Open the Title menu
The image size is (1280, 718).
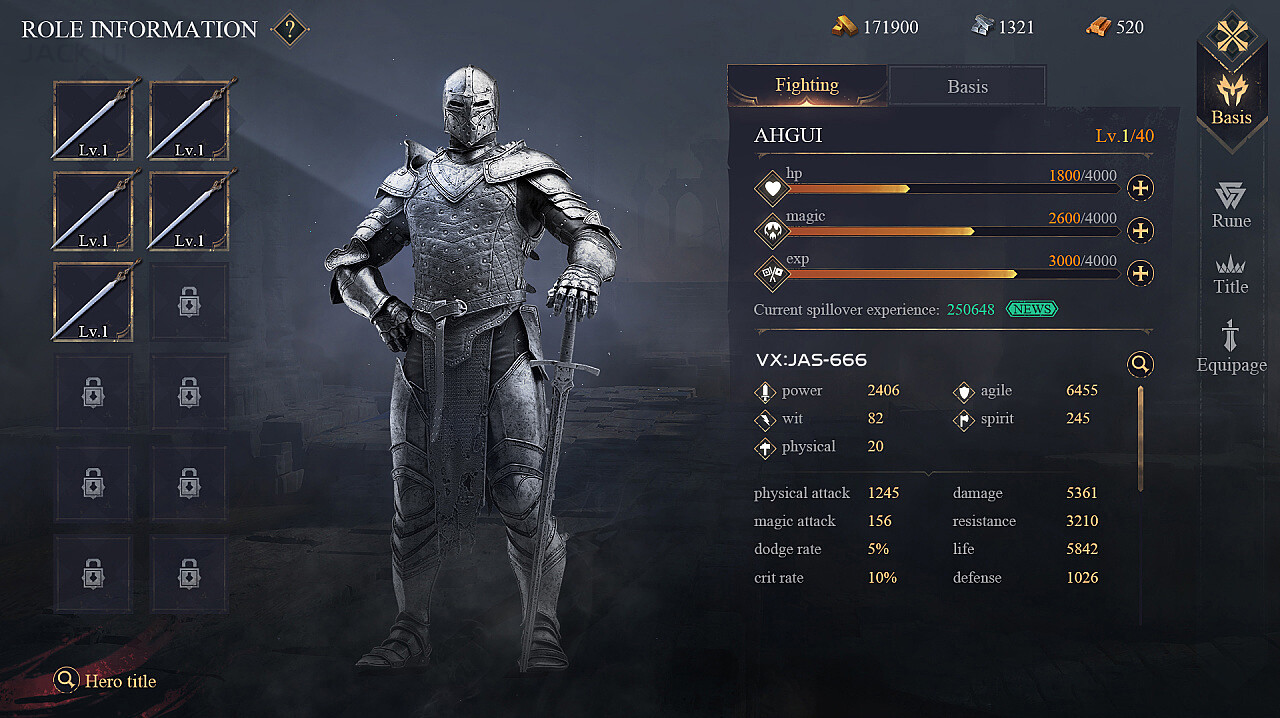click(1231, 274)
